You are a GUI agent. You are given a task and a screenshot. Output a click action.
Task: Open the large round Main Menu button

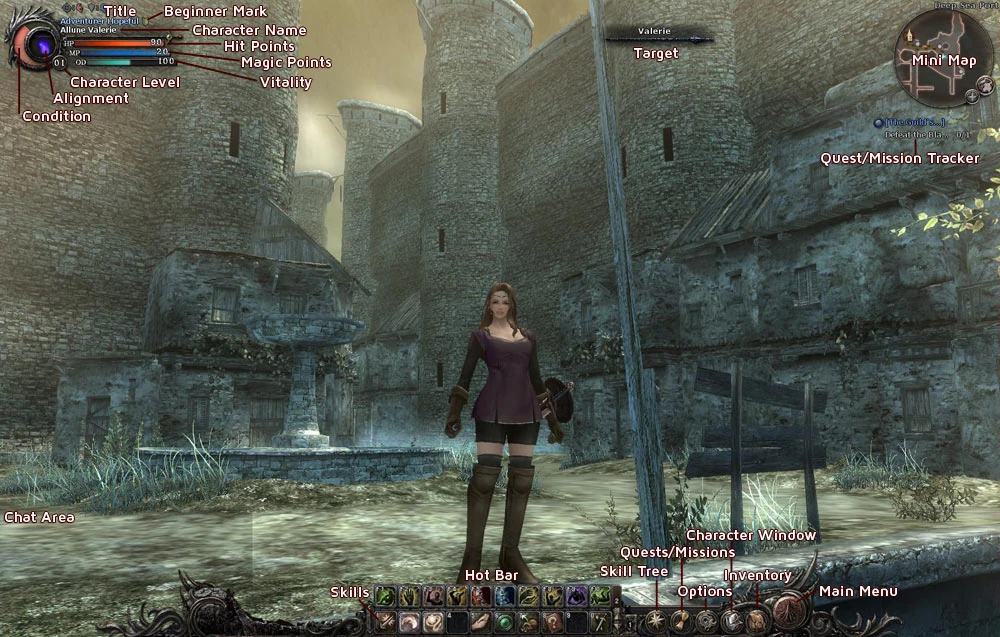click(x=789, y=610)
